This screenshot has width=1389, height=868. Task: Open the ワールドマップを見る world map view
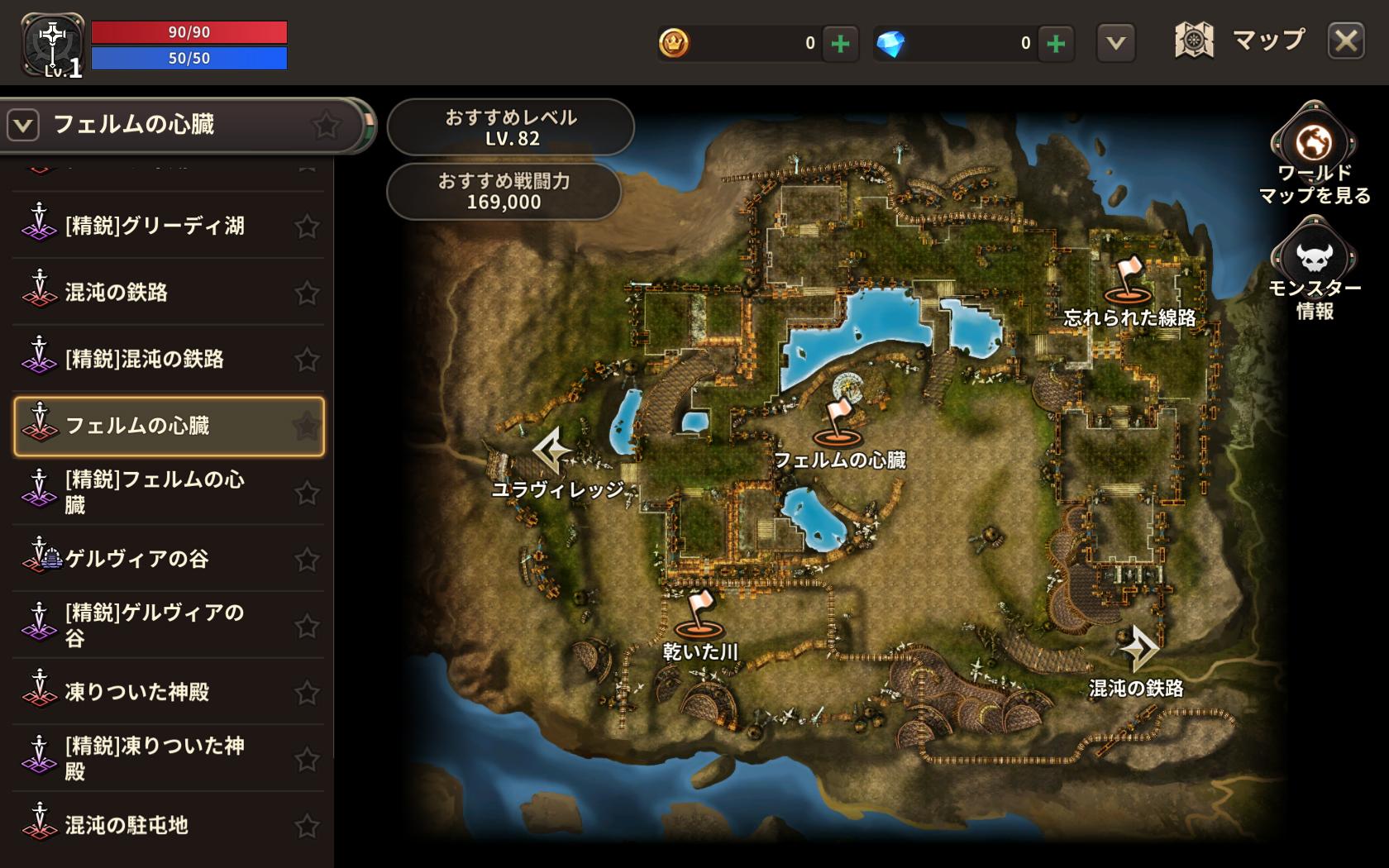[1313, 145]
